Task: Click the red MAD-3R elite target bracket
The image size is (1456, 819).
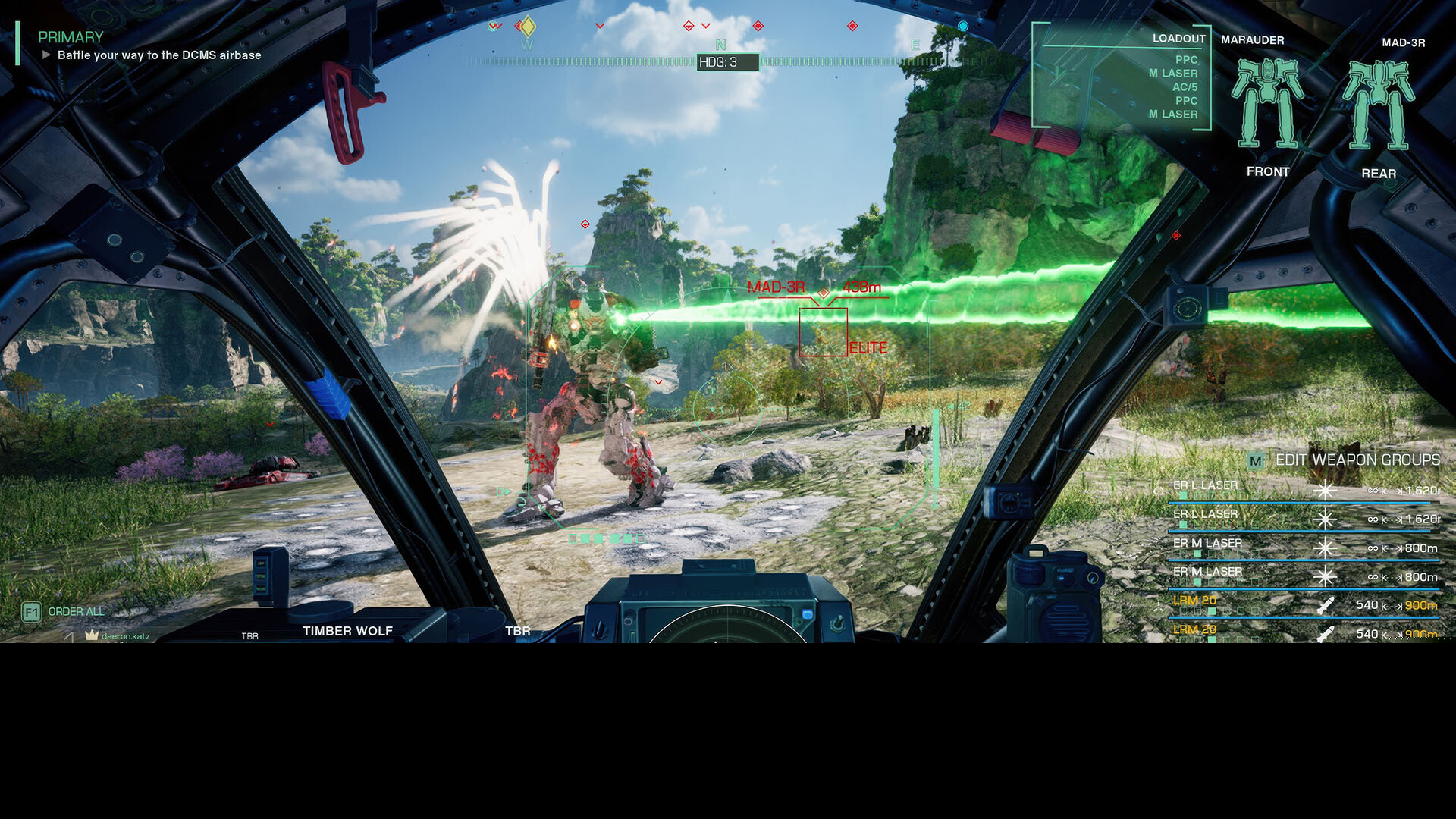Action: click(823, 331)
